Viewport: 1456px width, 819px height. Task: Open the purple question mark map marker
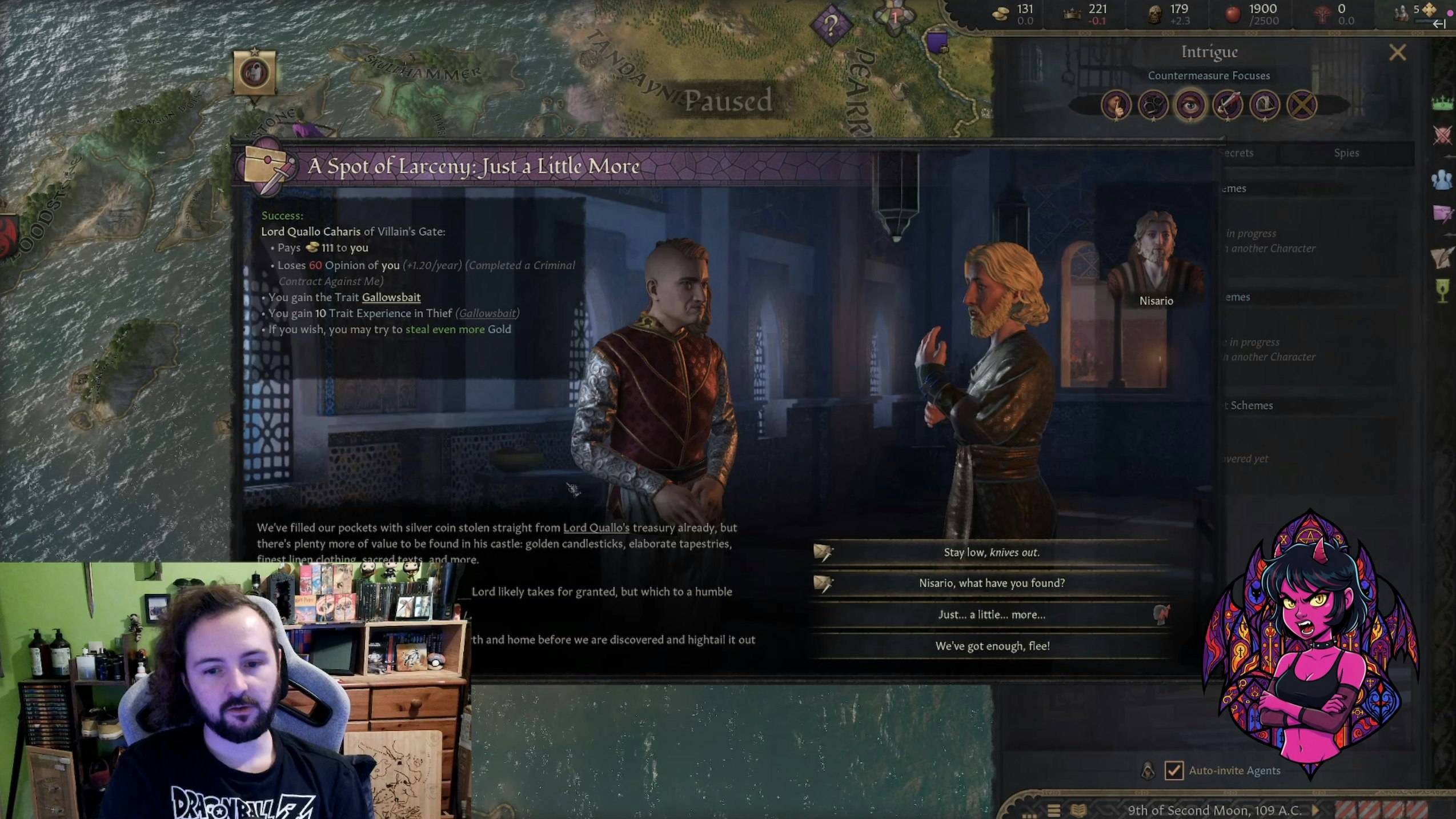tap(831, 25)
